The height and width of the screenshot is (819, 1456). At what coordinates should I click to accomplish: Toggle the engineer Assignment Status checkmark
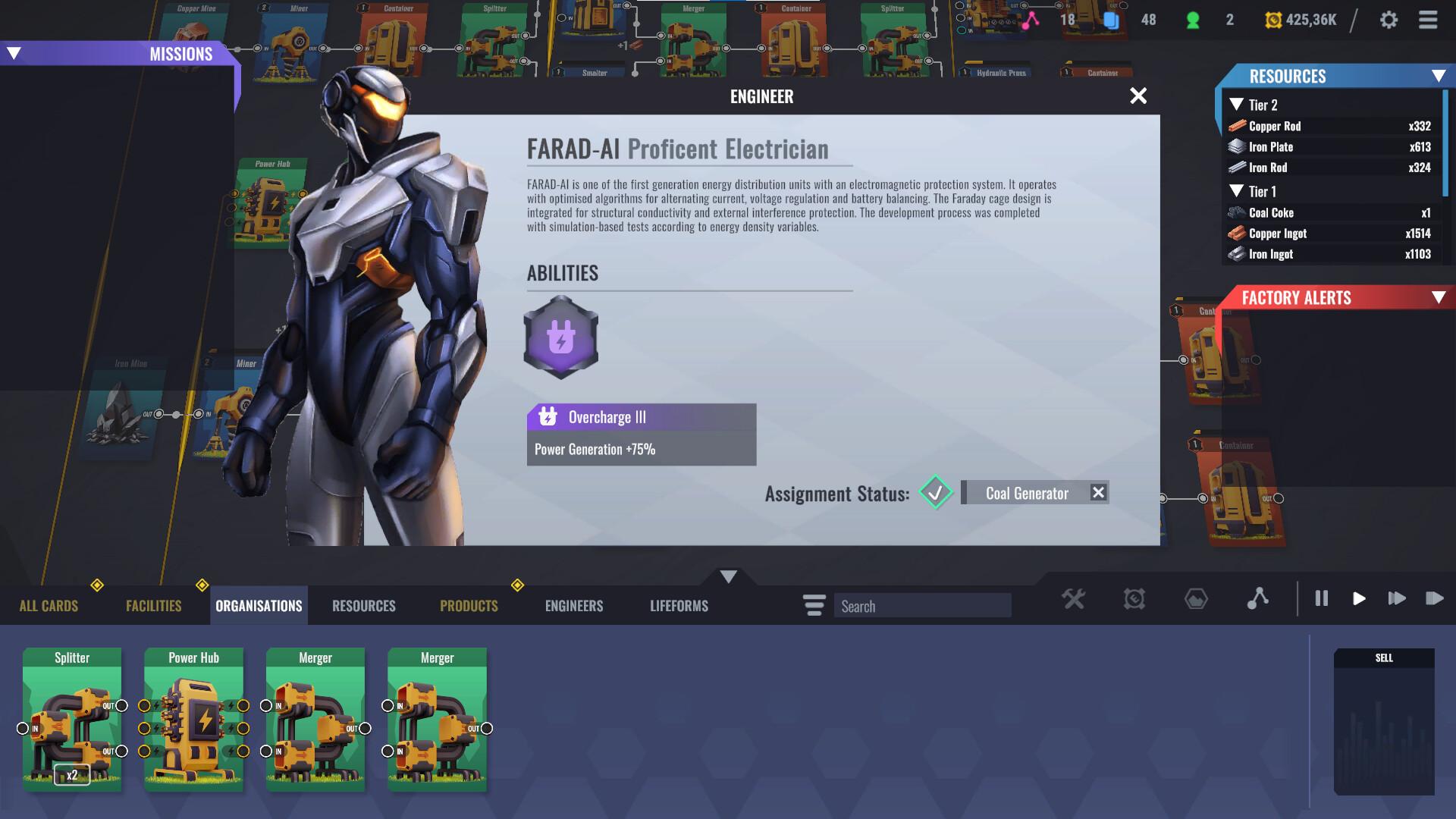click(x=935, y=493)
